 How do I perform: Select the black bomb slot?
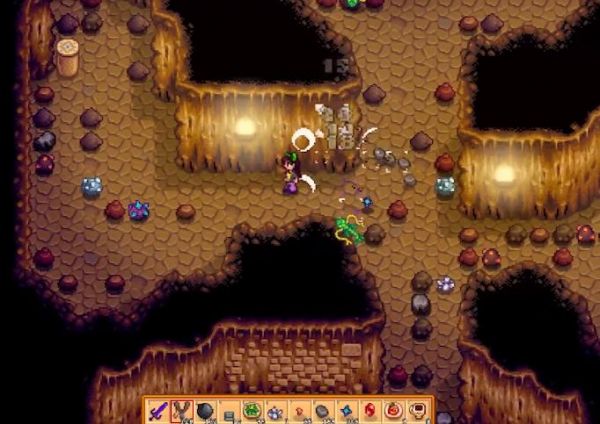pyautogui.click(x=204, y=410)
